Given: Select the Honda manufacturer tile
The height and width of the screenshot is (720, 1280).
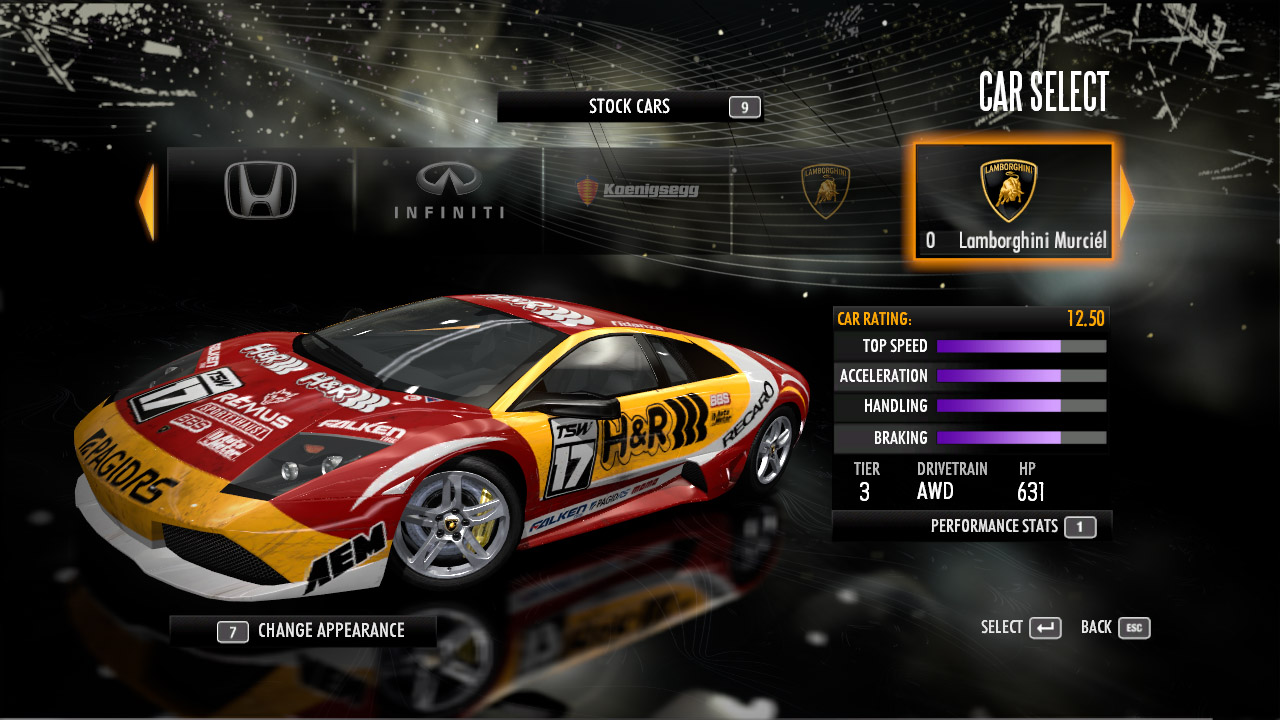Looking at the screenshot, I should [x=260, y=191].
